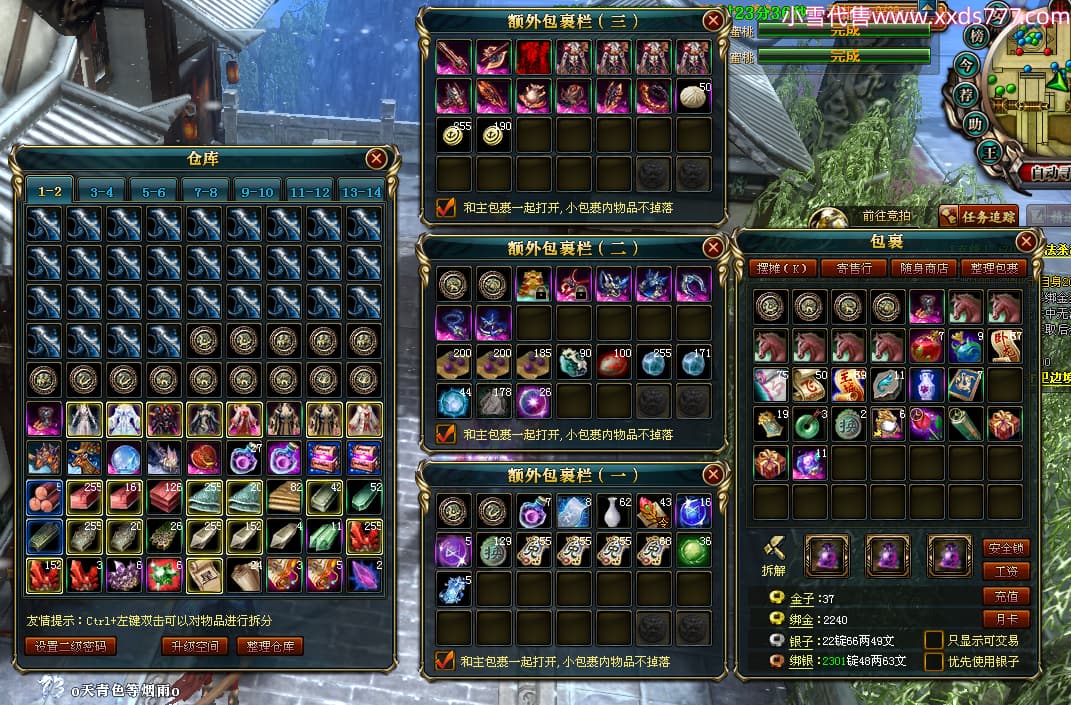Screen dimensions: 1071x705
Task: Switch to warehouse tab 3-4
Action: [102, 191]
